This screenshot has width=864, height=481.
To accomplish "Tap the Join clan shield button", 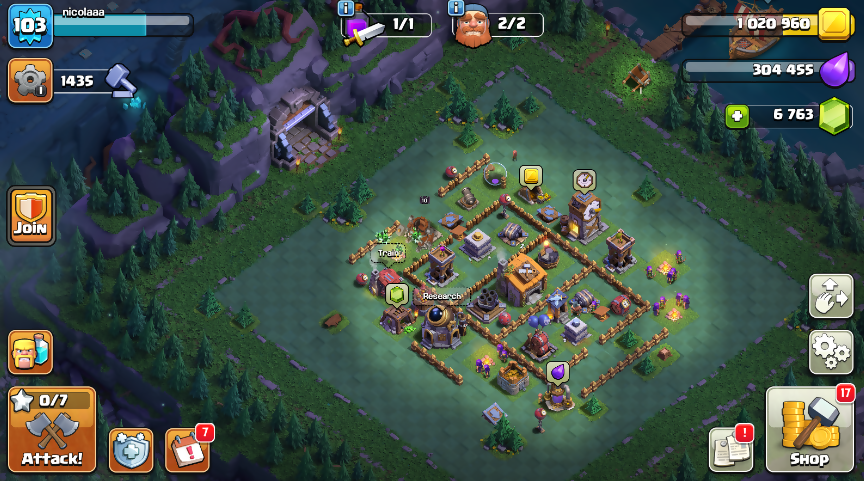I will [x=31, y=216].
